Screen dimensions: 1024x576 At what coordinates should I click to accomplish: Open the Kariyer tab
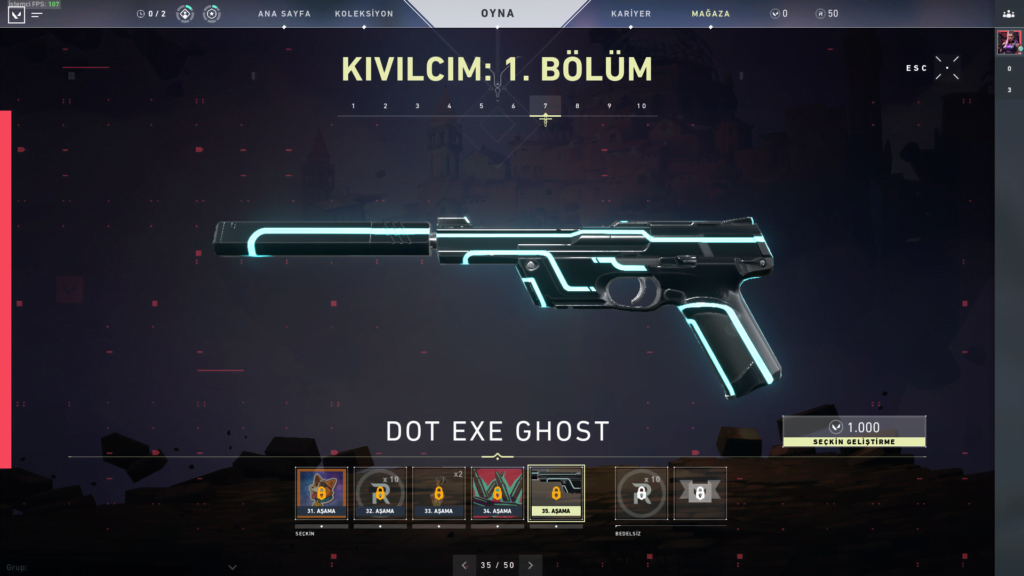(631, 14)
